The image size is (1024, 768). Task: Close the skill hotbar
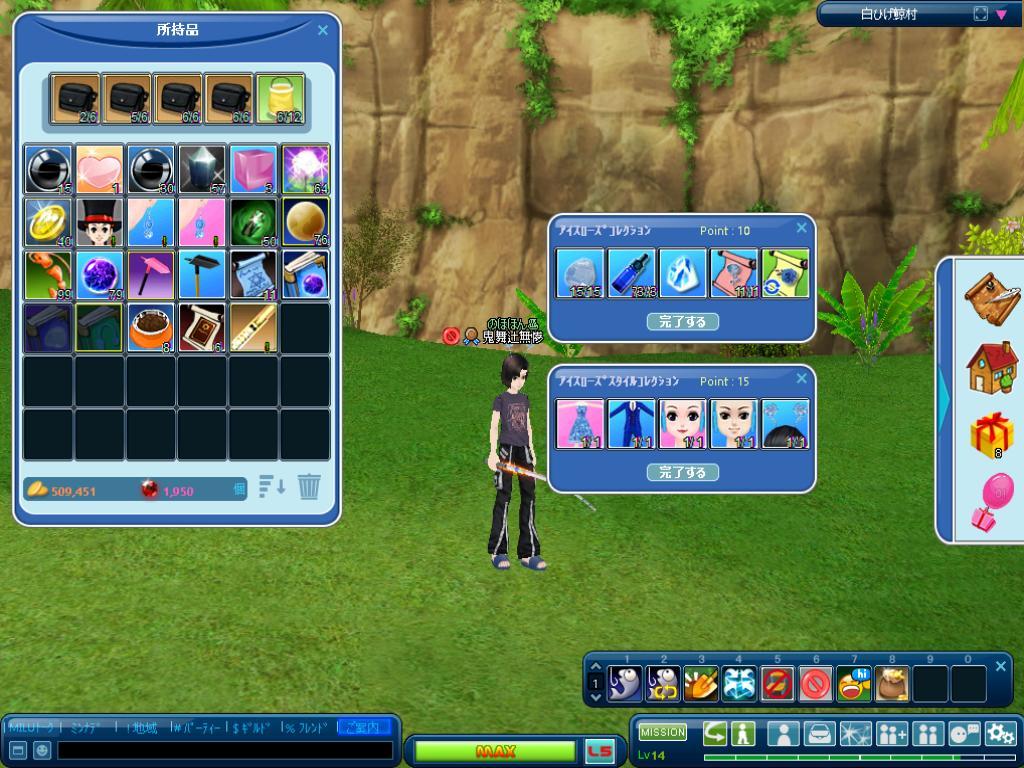point(1001,666)
